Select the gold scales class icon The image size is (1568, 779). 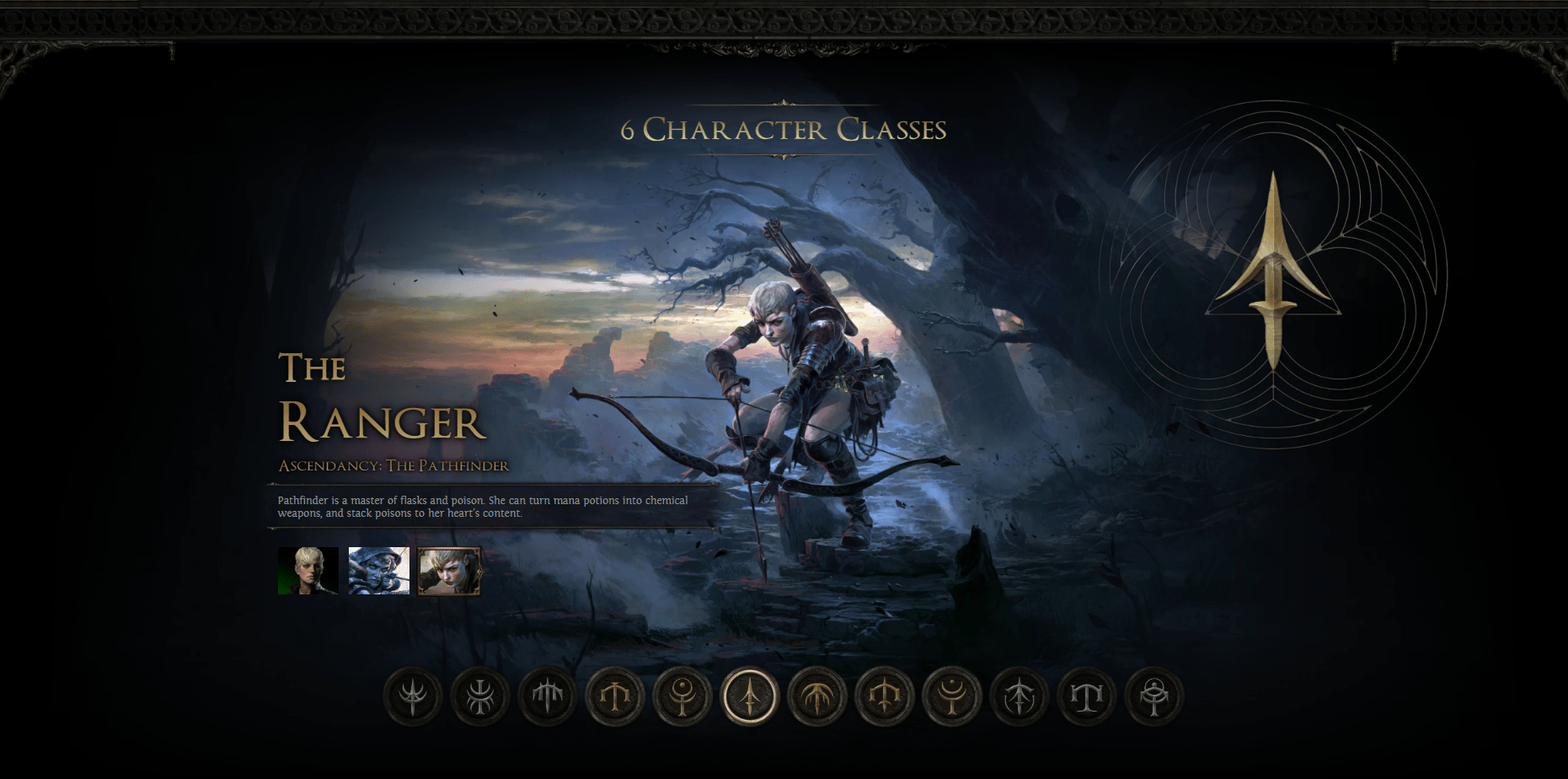click(615, 697)
